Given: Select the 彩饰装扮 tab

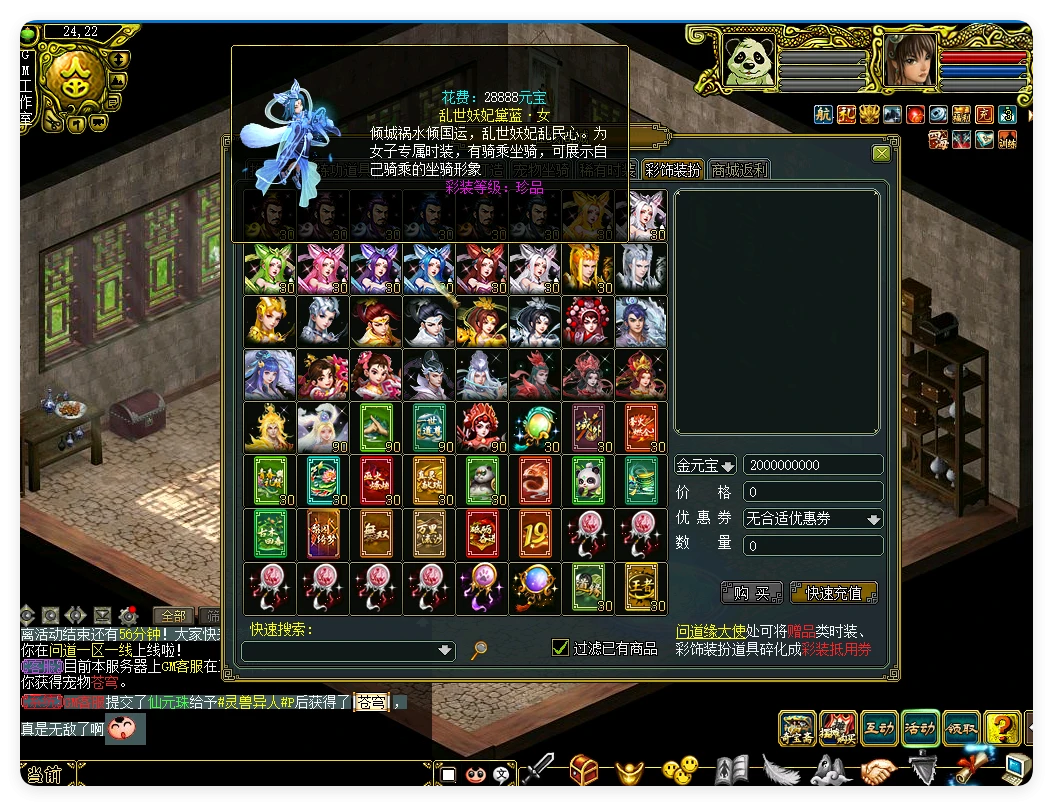Looking at the screenshot, I should tap(673, 170).
